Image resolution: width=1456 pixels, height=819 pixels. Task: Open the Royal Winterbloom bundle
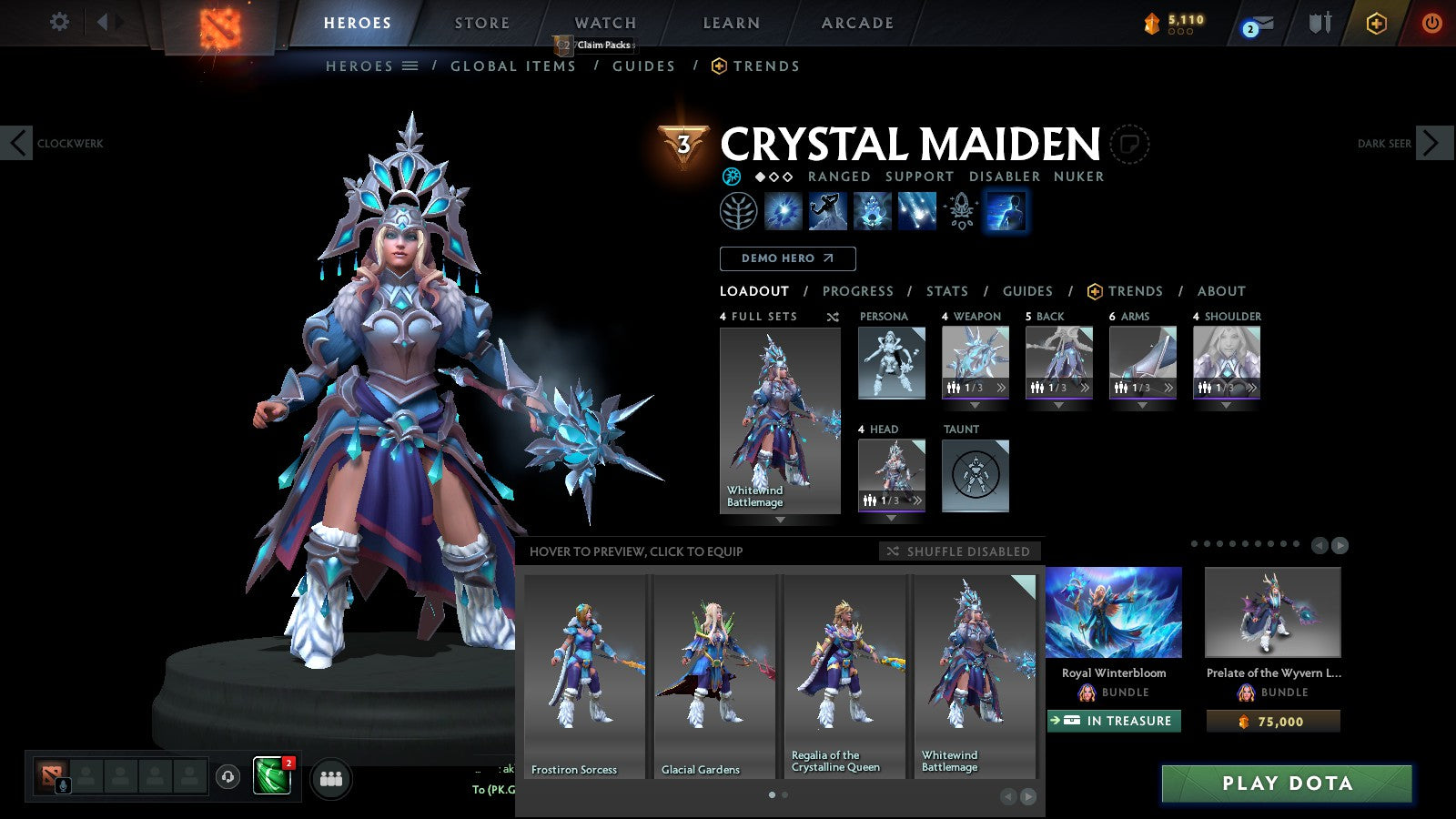1114,612
